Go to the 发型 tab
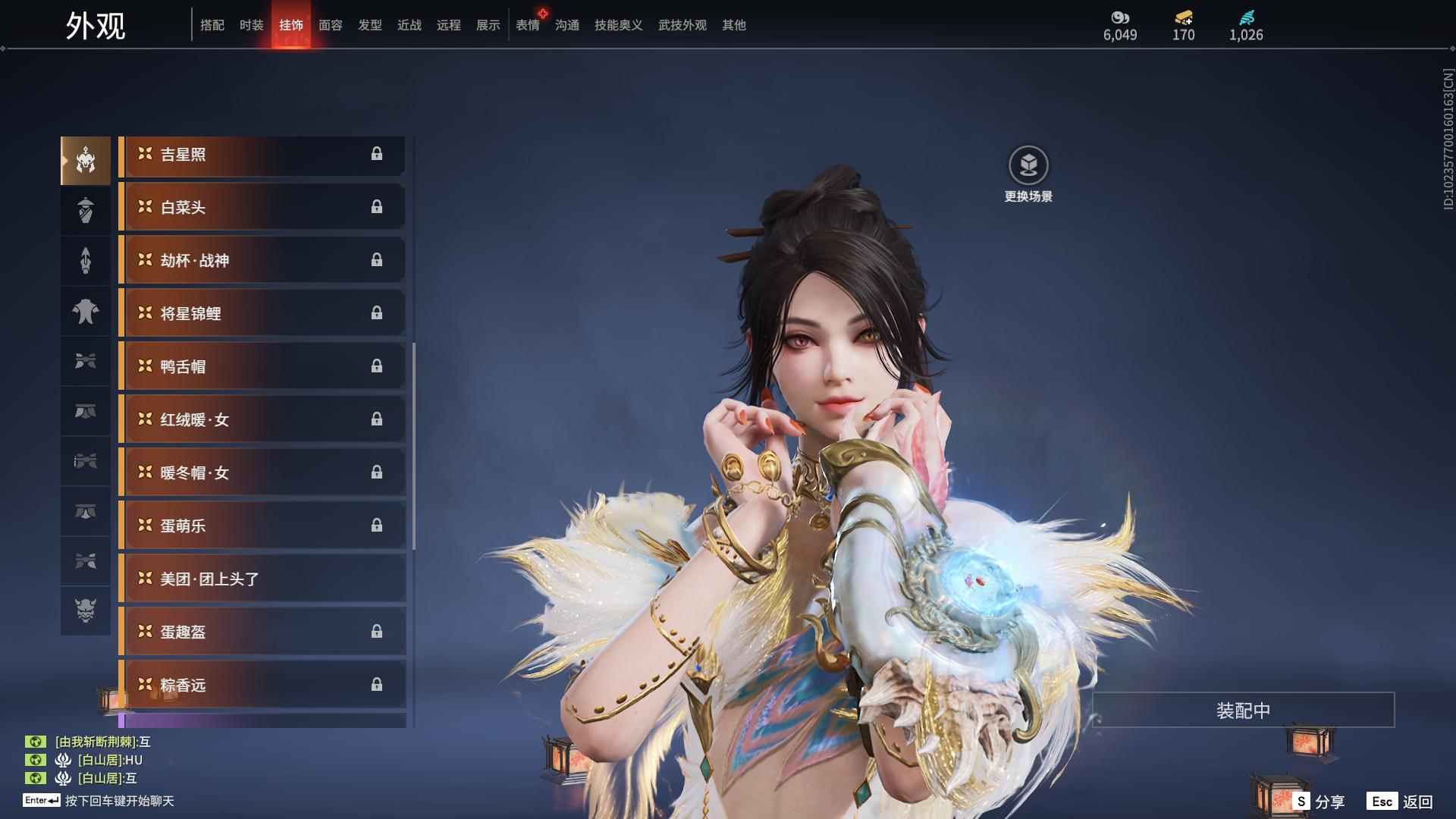The width and height of the screenshot is (1456, 819). tap(370, 25)
